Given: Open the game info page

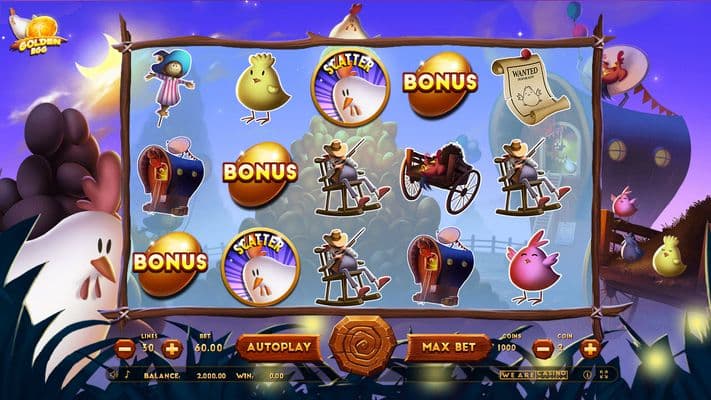Looking at the screenshot, I should 587,375.
